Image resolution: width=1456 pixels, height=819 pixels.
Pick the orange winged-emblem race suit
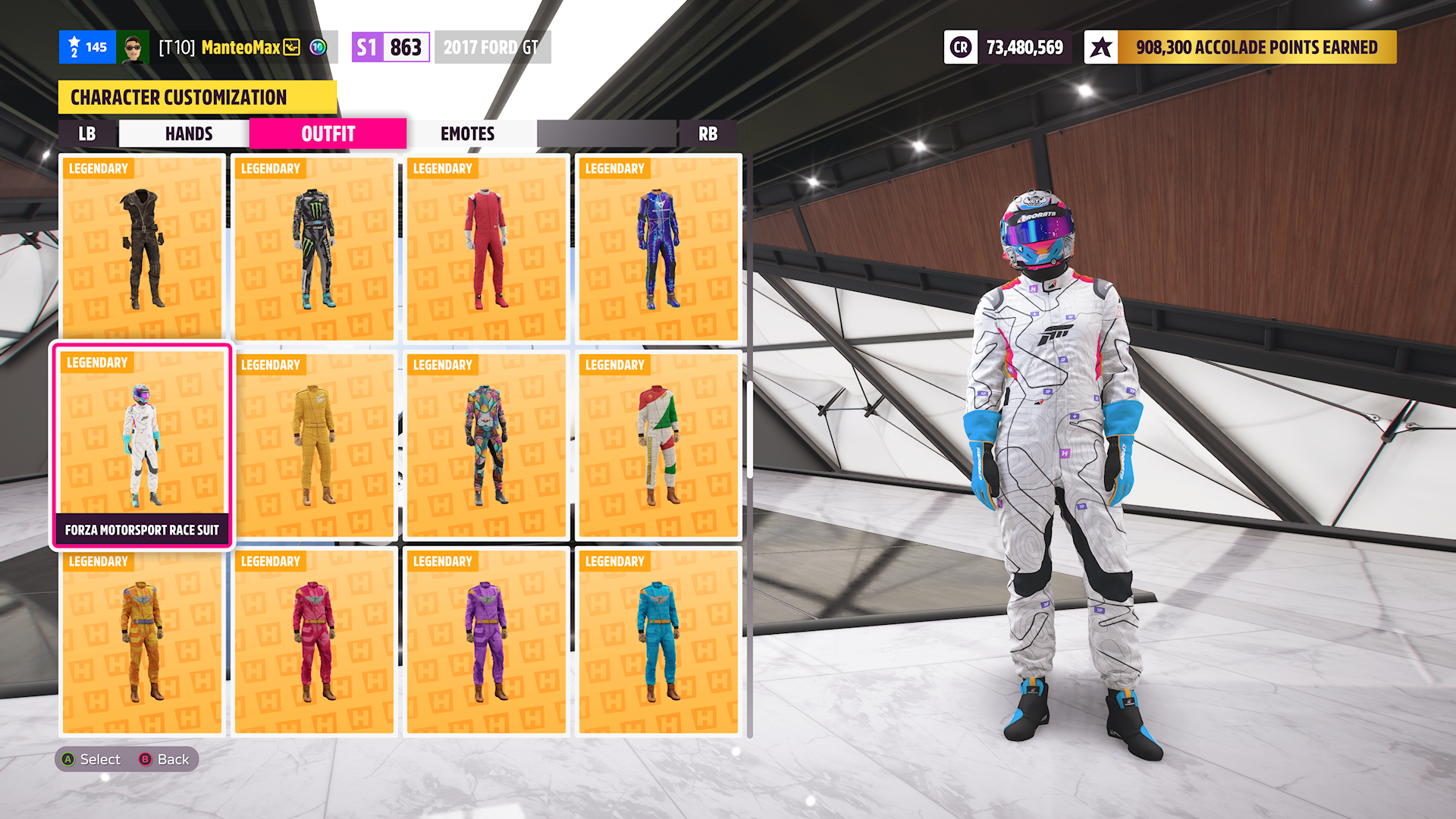(142, 642)
